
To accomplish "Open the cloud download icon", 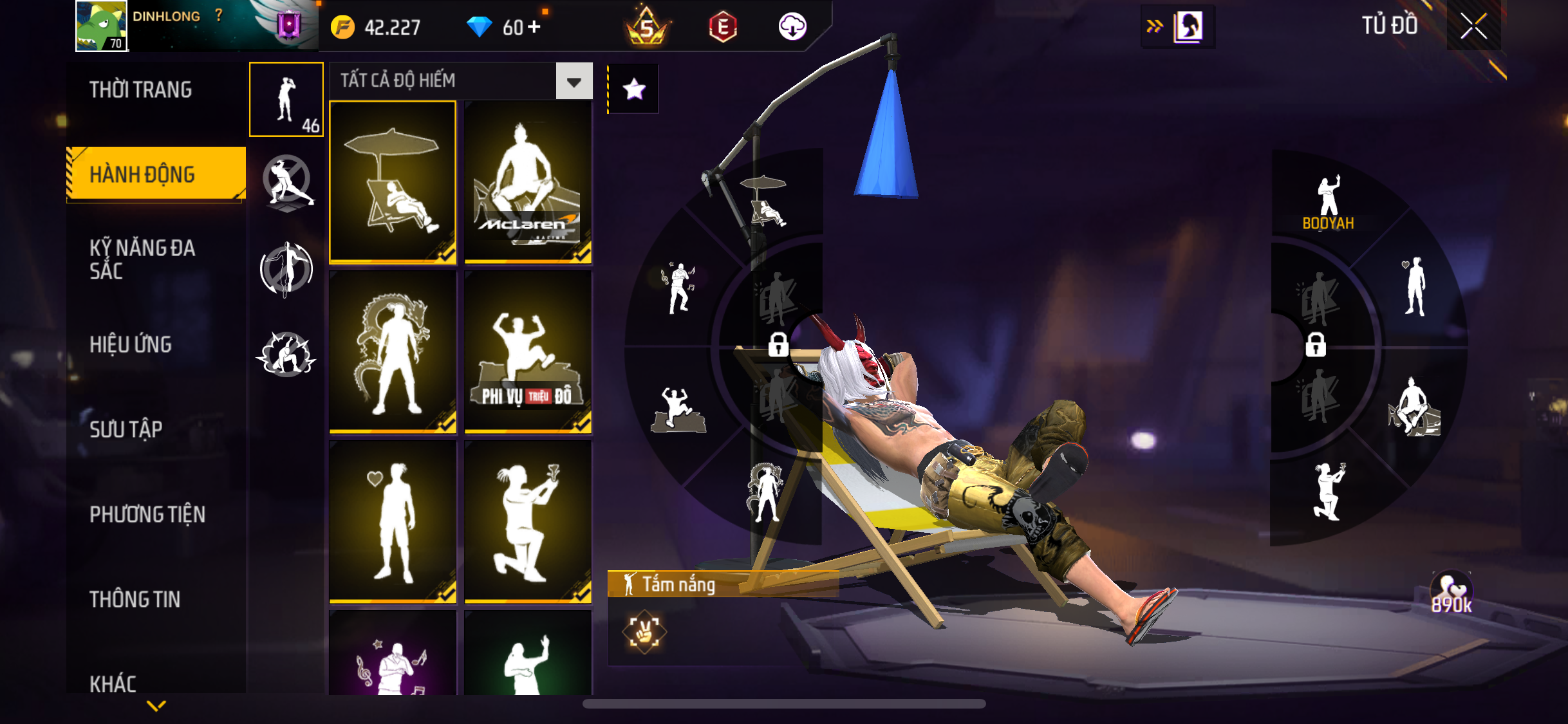I will click(x=792, y=26).
